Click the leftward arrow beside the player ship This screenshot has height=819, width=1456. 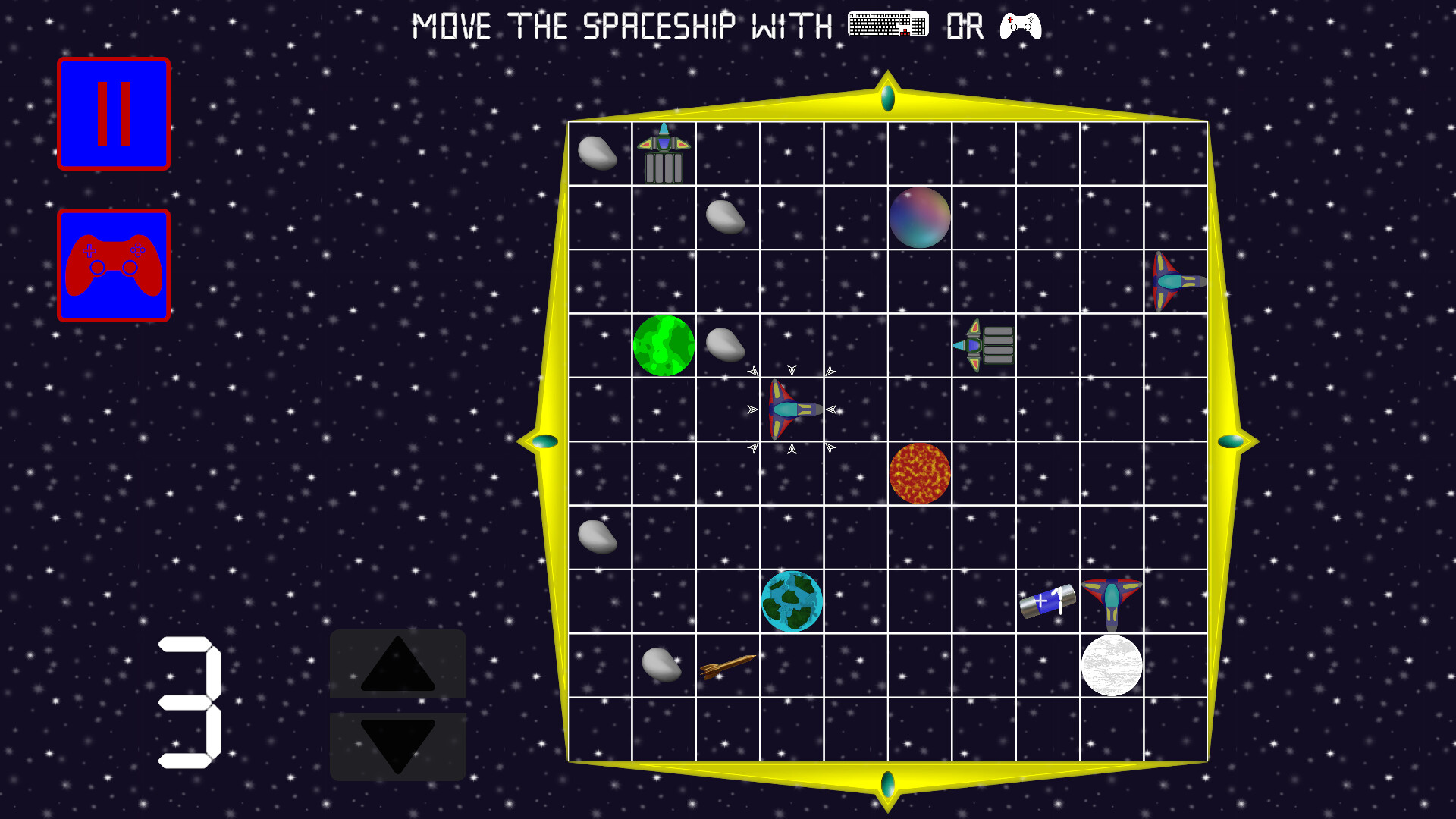[x=752, y=409]
